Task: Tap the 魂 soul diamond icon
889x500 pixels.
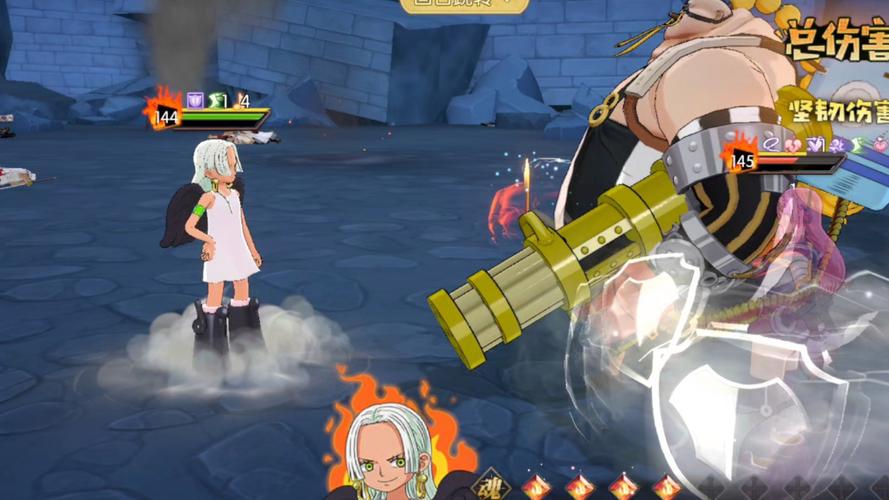Action: pyautogui.click(x=491, y=487)
